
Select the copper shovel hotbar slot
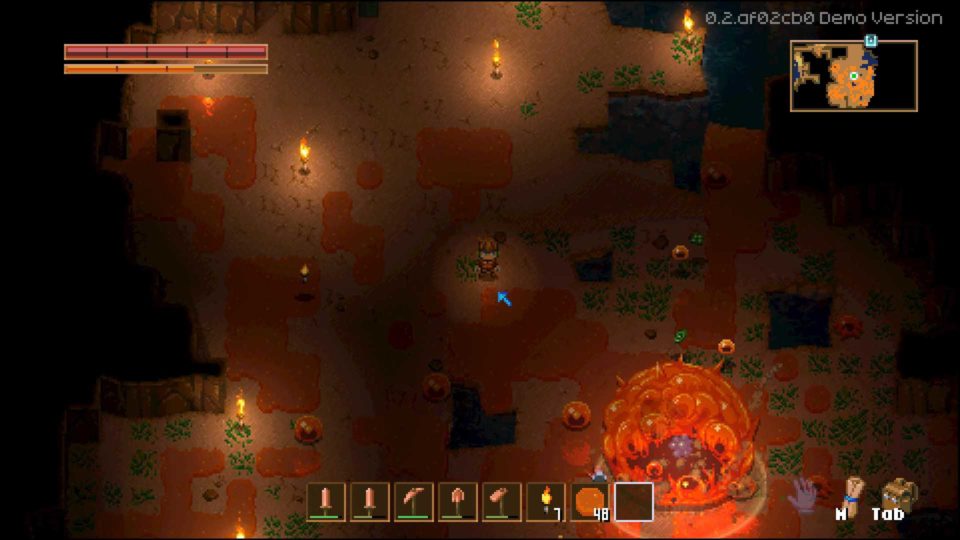[x=457, y=501]
